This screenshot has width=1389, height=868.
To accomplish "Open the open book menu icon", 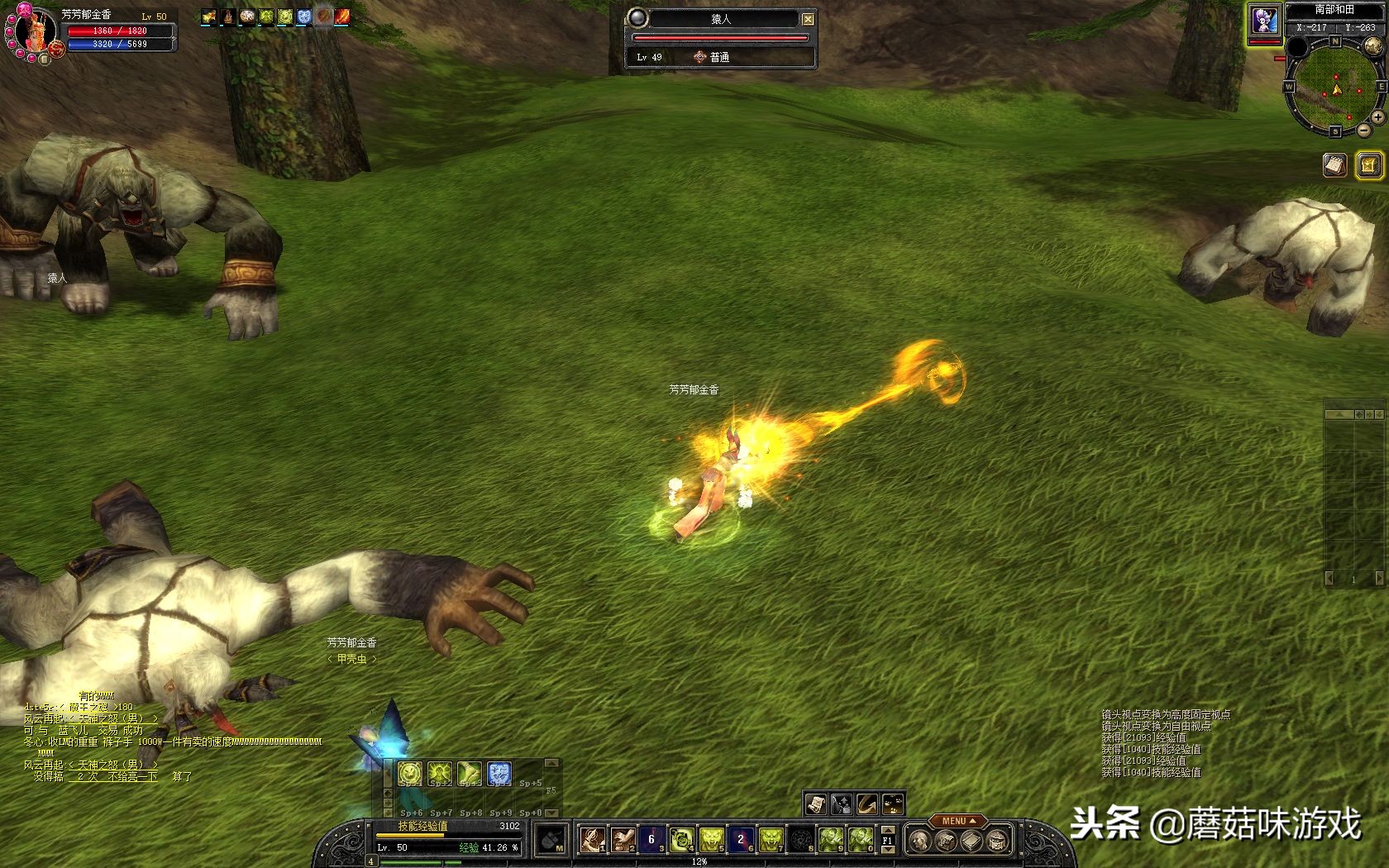I will 971,842.
